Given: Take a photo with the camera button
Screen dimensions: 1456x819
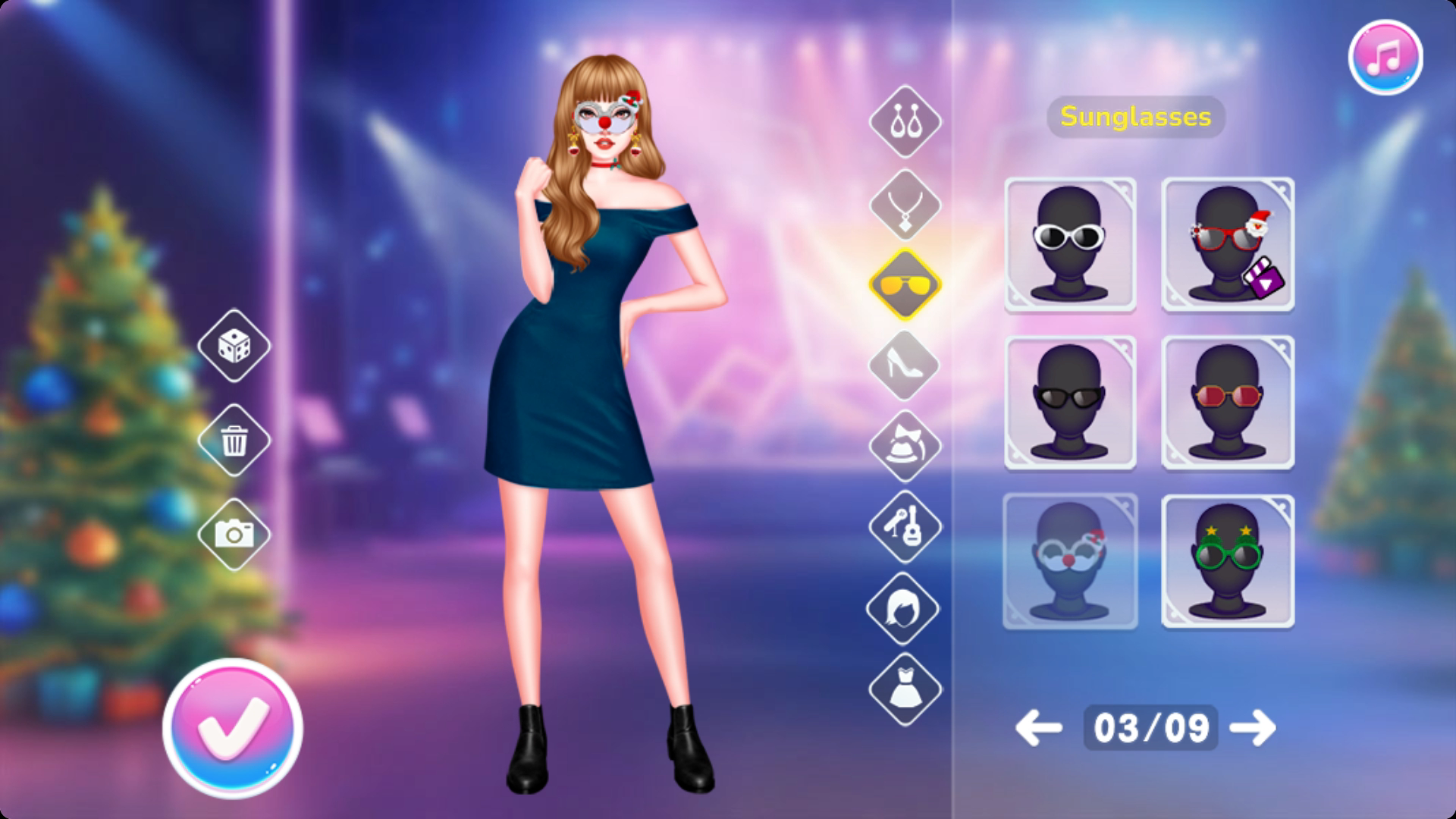Looking at the screenshot, I should 234,535.
